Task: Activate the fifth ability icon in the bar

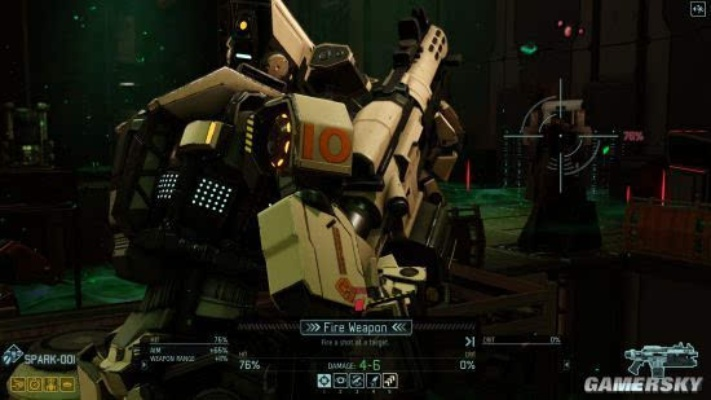Action: (390, 381)
